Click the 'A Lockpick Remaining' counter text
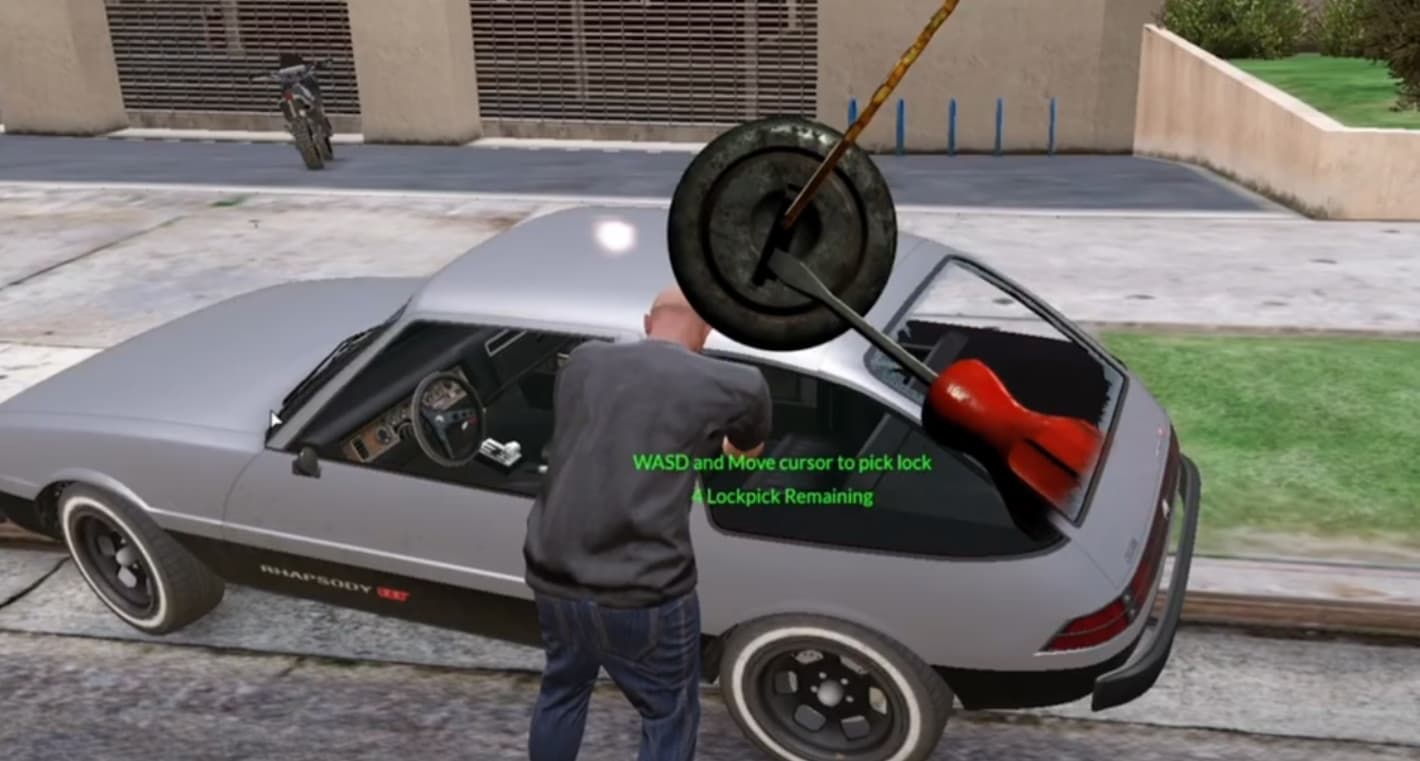 (783, 497)
